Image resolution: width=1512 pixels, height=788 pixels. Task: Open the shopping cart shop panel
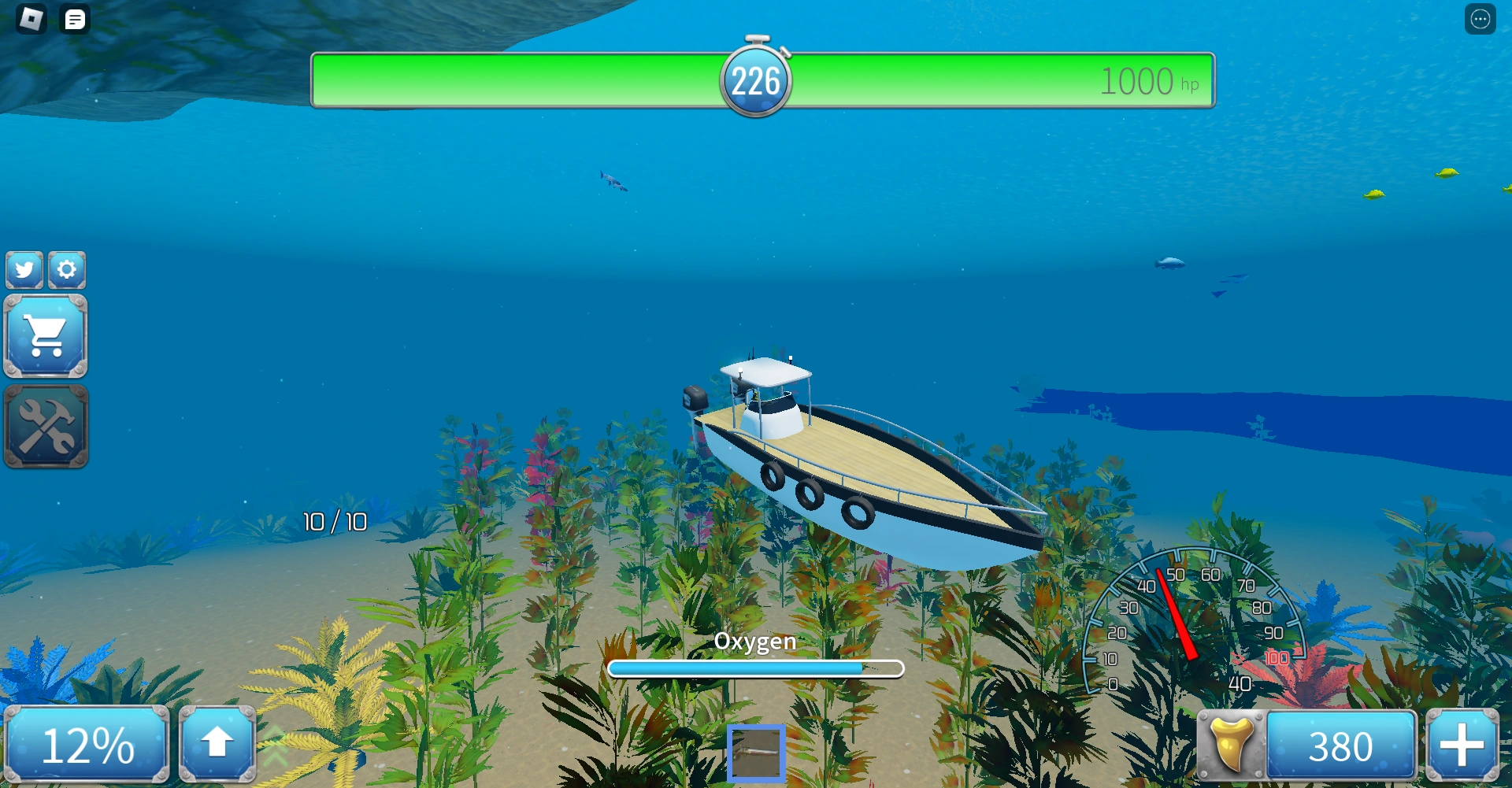click(46, 336)
